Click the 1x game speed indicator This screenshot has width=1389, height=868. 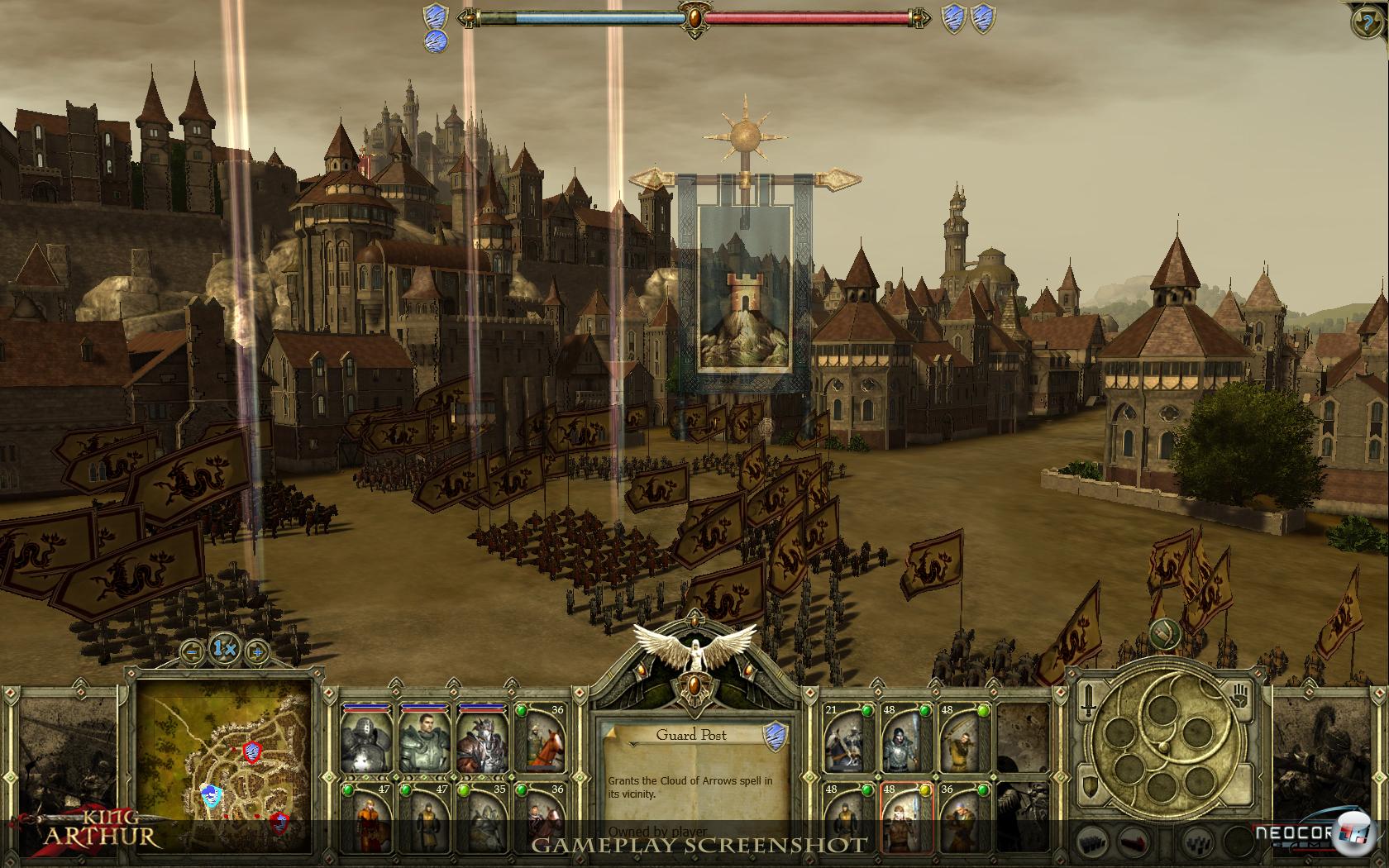point(224,649)
